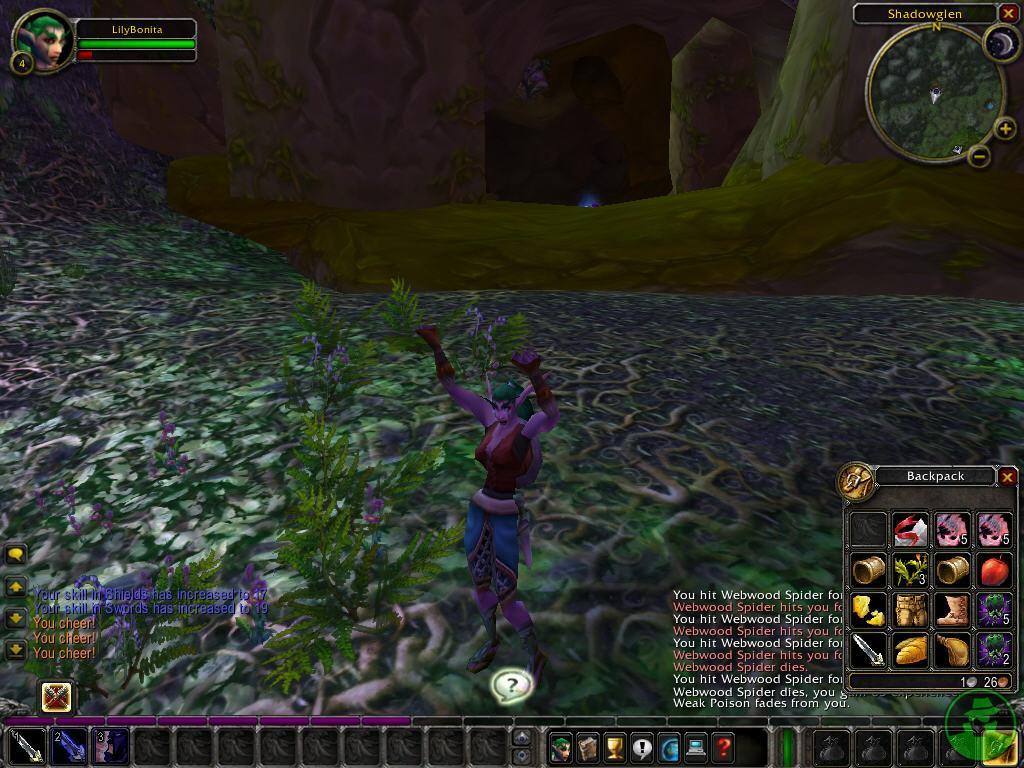Zoom in on the minimap
Screen dimensions: 1024x768
pos(1006,128)
